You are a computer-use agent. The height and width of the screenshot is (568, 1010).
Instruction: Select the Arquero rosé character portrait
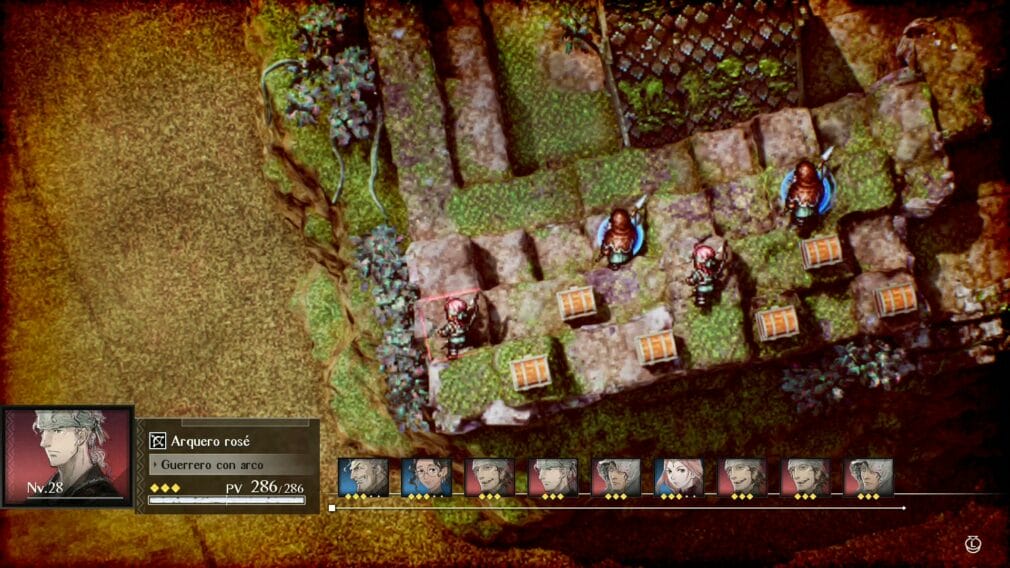pyautogui.click(x=67, y=455)
